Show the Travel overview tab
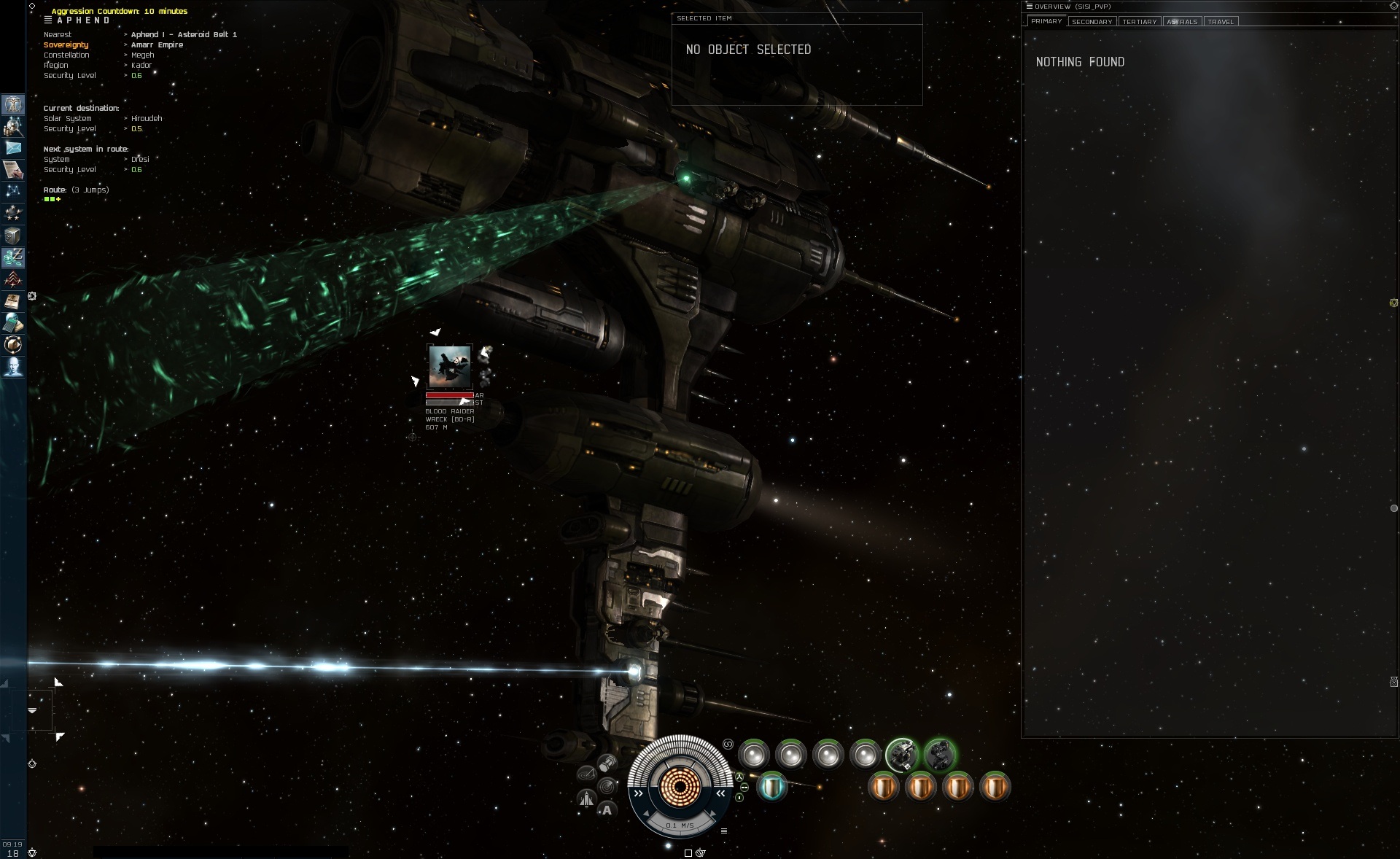This screenshot has width=1400, height=859. (1221, 22)
